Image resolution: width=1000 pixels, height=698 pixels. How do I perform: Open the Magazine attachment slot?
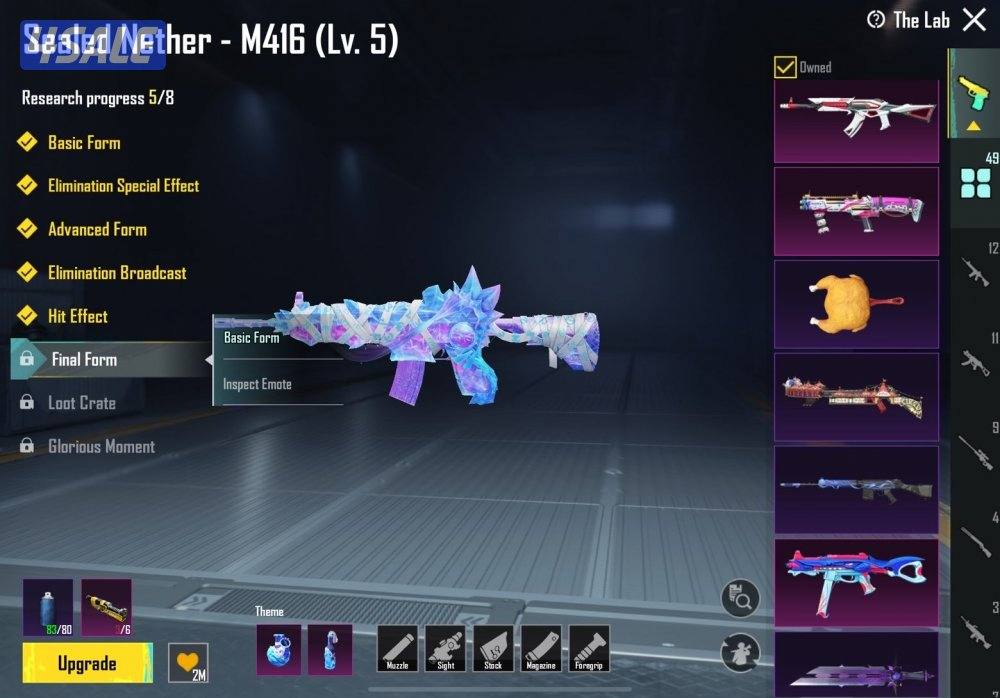[x=541, y=648]
